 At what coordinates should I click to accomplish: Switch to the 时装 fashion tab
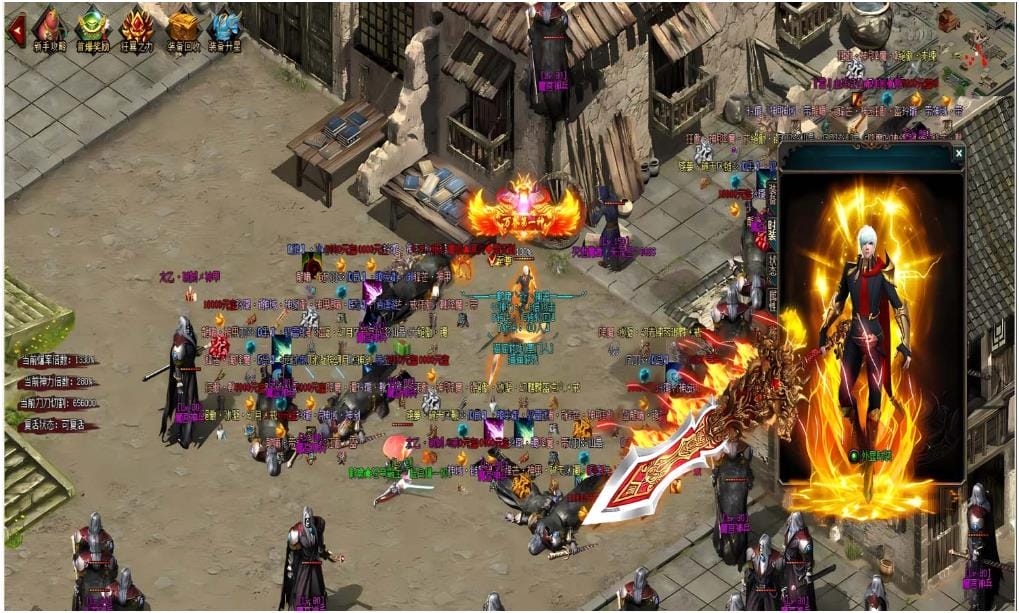772,232
